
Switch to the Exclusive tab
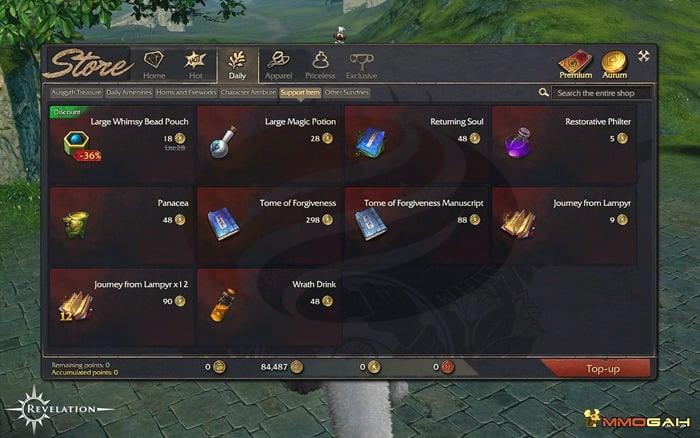[361, 64]
